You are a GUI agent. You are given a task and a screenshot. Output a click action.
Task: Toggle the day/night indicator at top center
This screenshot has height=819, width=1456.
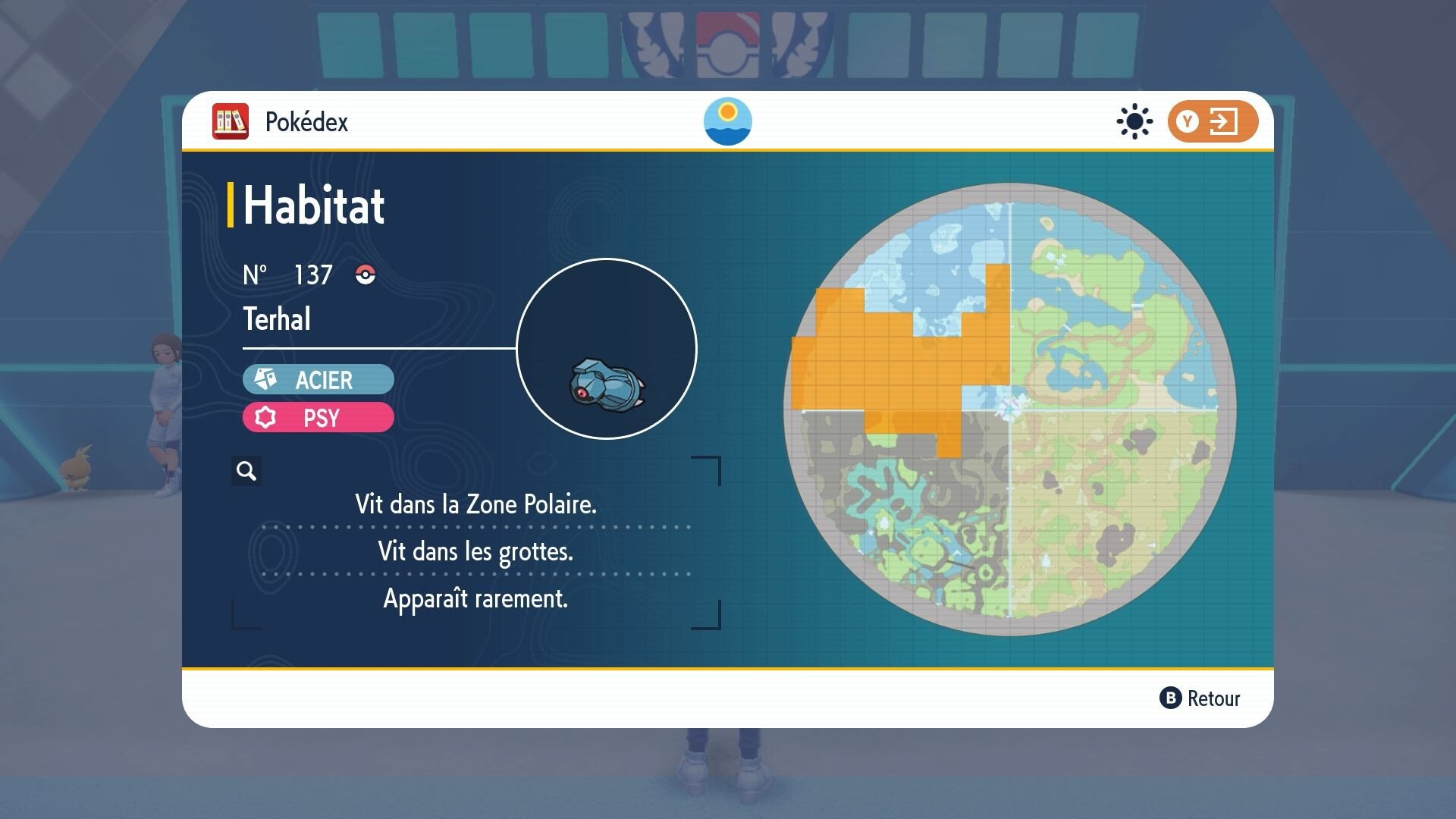(728, 122)
